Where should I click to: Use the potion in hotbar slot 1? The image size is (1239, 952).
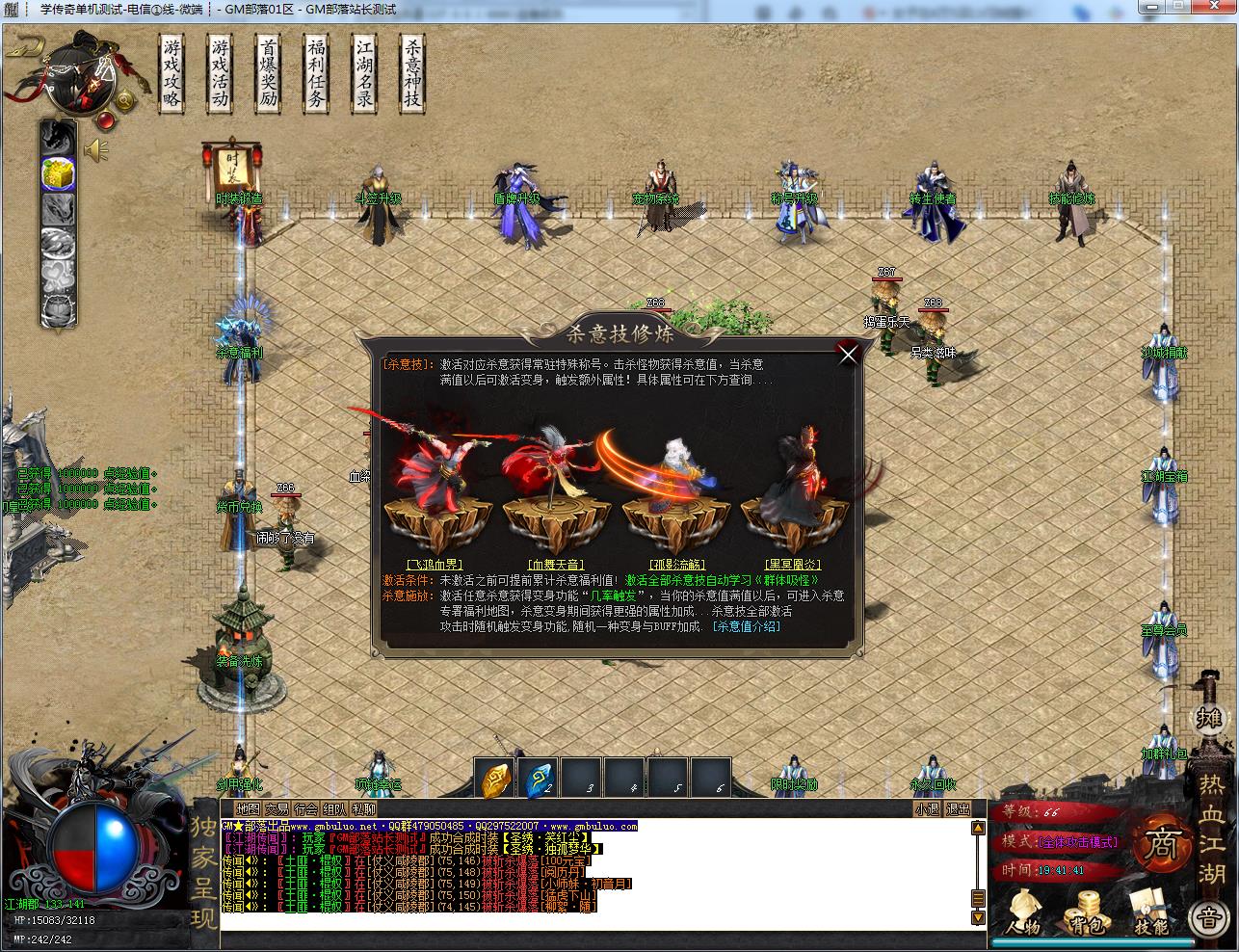point(496,778)
